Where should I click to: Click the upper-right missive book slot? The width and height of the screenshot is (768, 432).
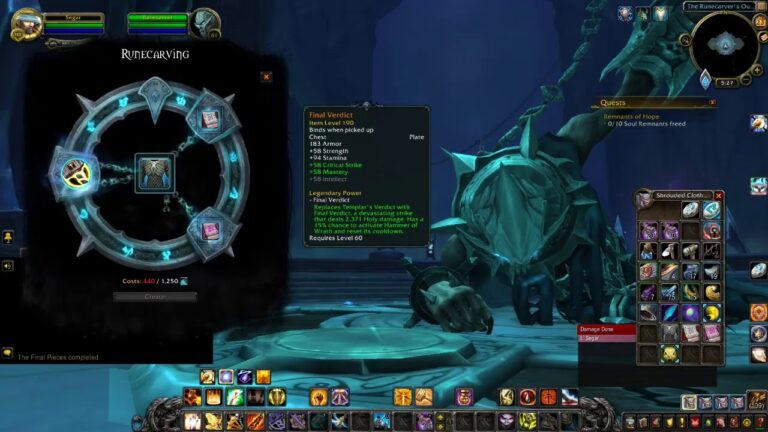(211, 120)
